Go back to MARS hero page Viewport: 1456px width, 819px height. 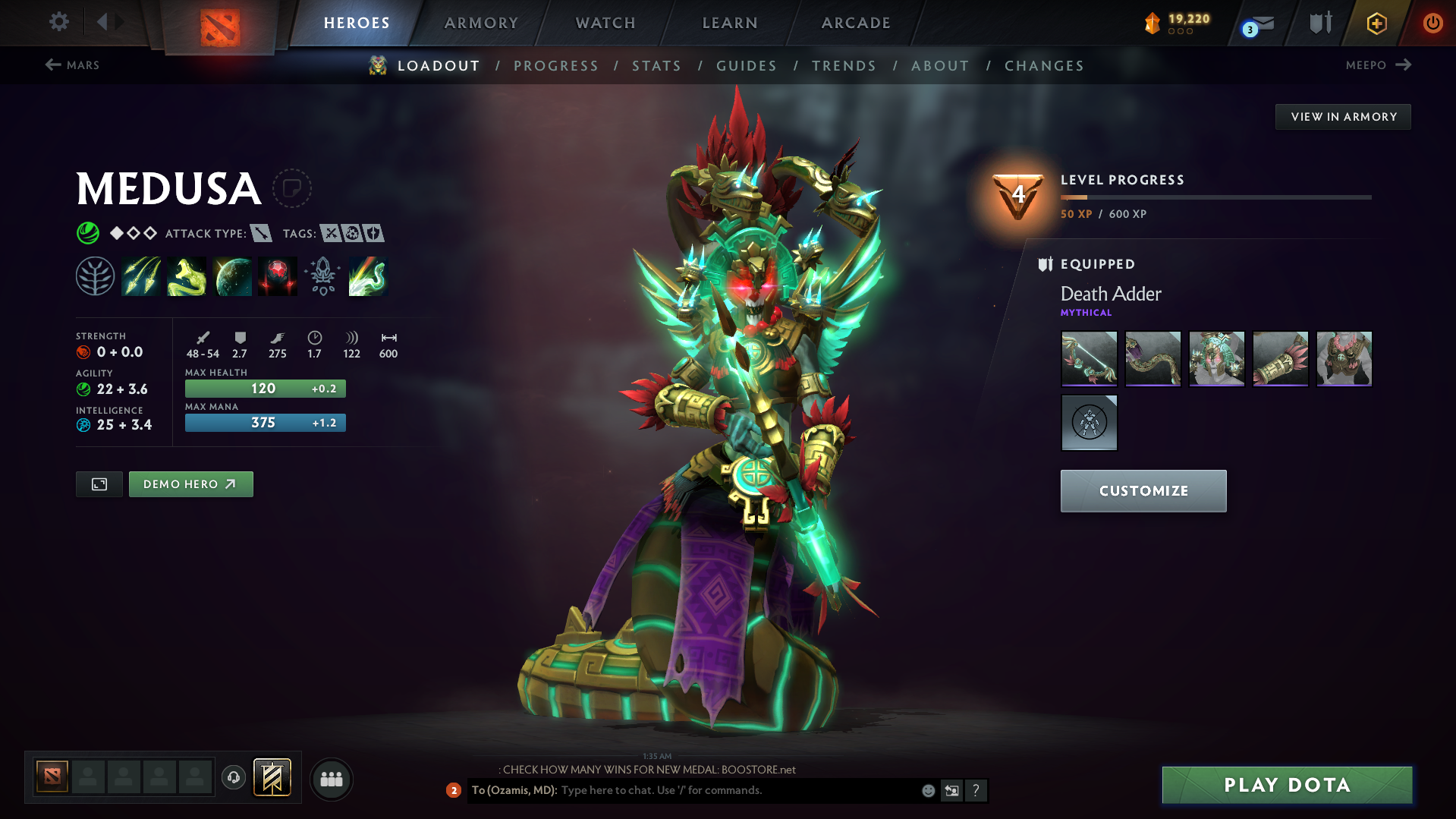(73, 65)
